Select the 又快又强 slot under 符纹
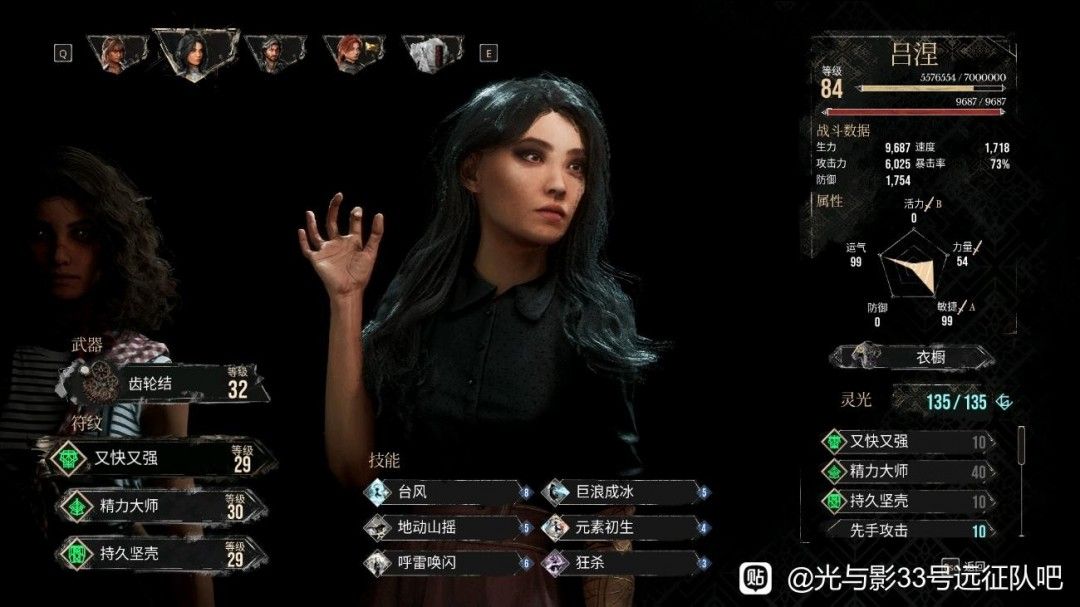The image size is (1080, 607). 160,459
